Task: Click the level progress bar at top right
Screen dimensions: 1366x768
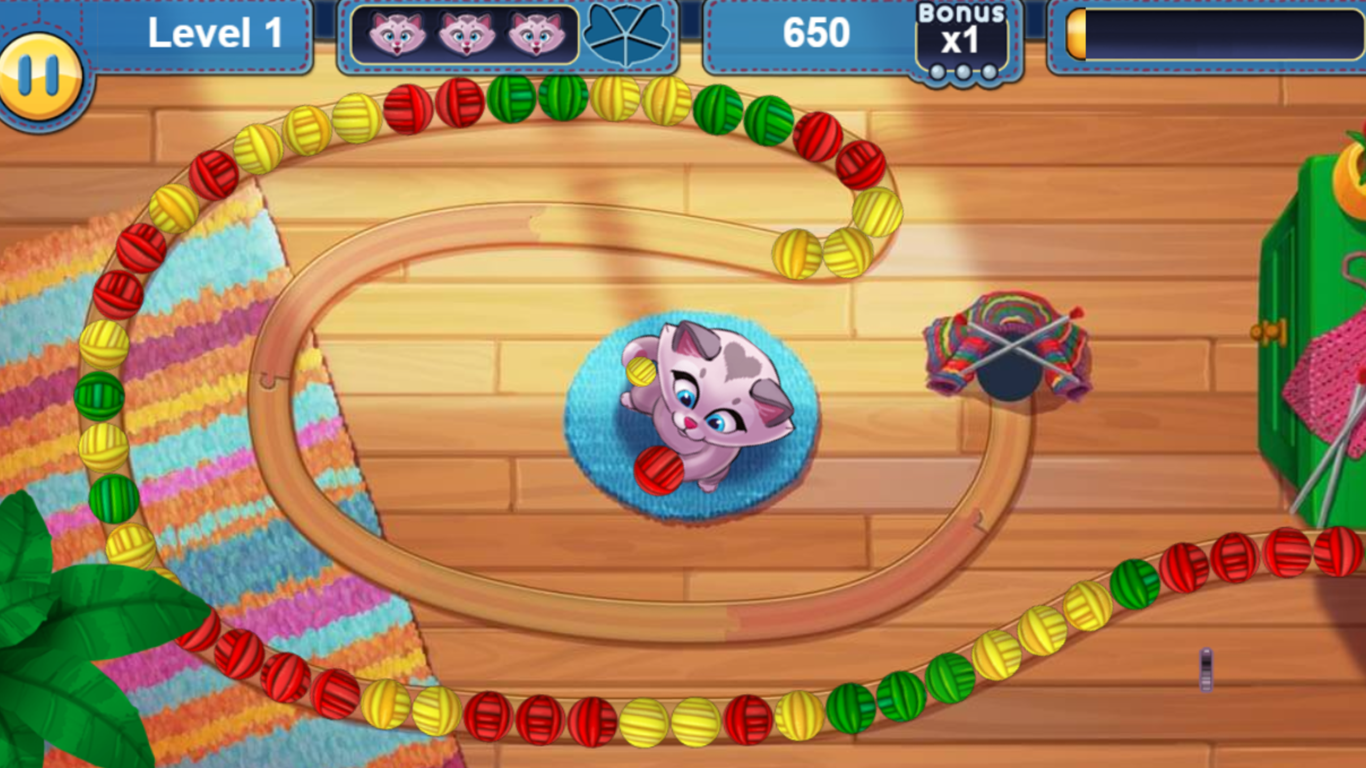Action: click(1210, 35)
